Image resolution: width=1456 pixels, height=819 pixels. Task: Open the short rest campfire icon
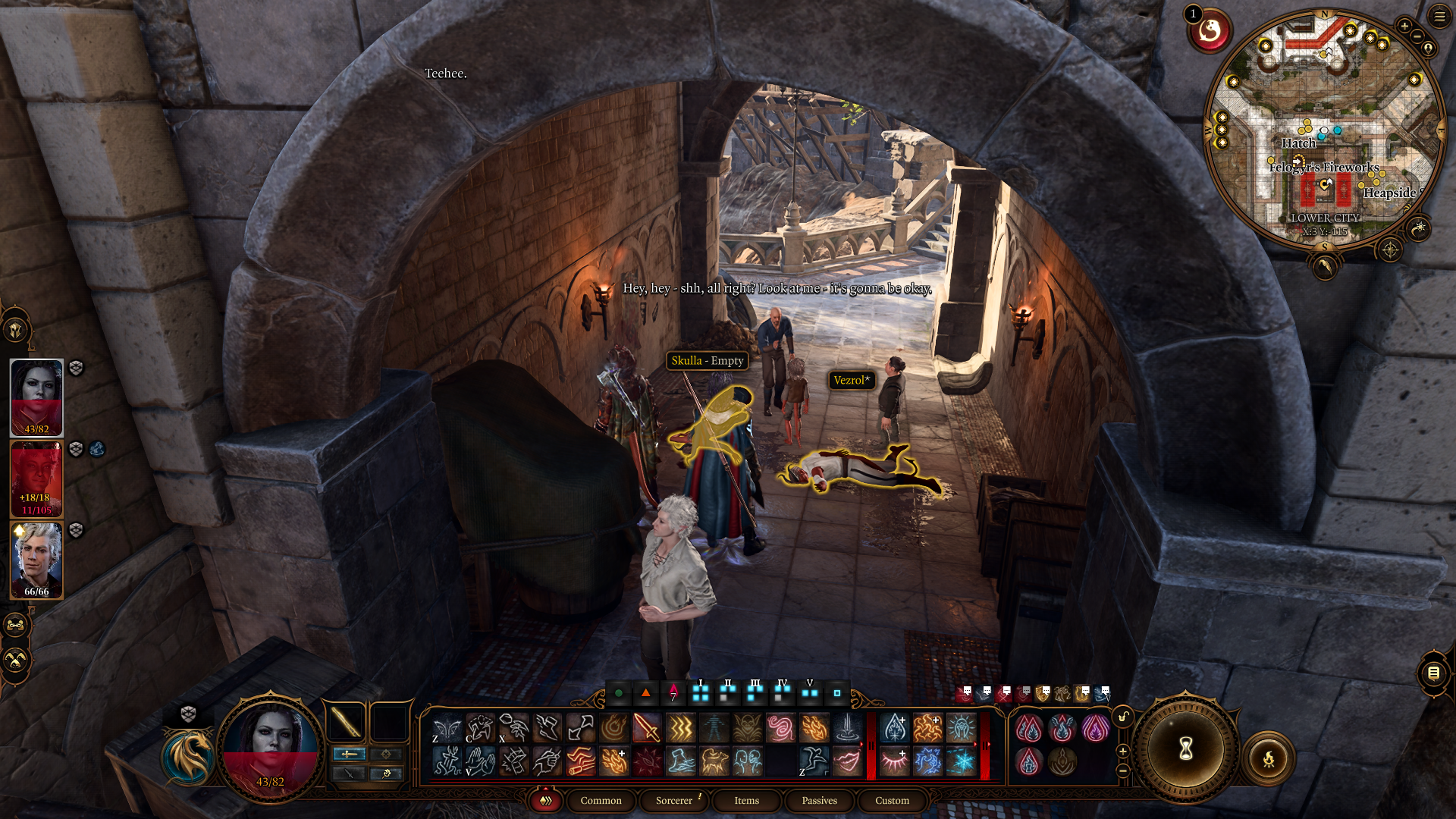tap(1269, 758)
